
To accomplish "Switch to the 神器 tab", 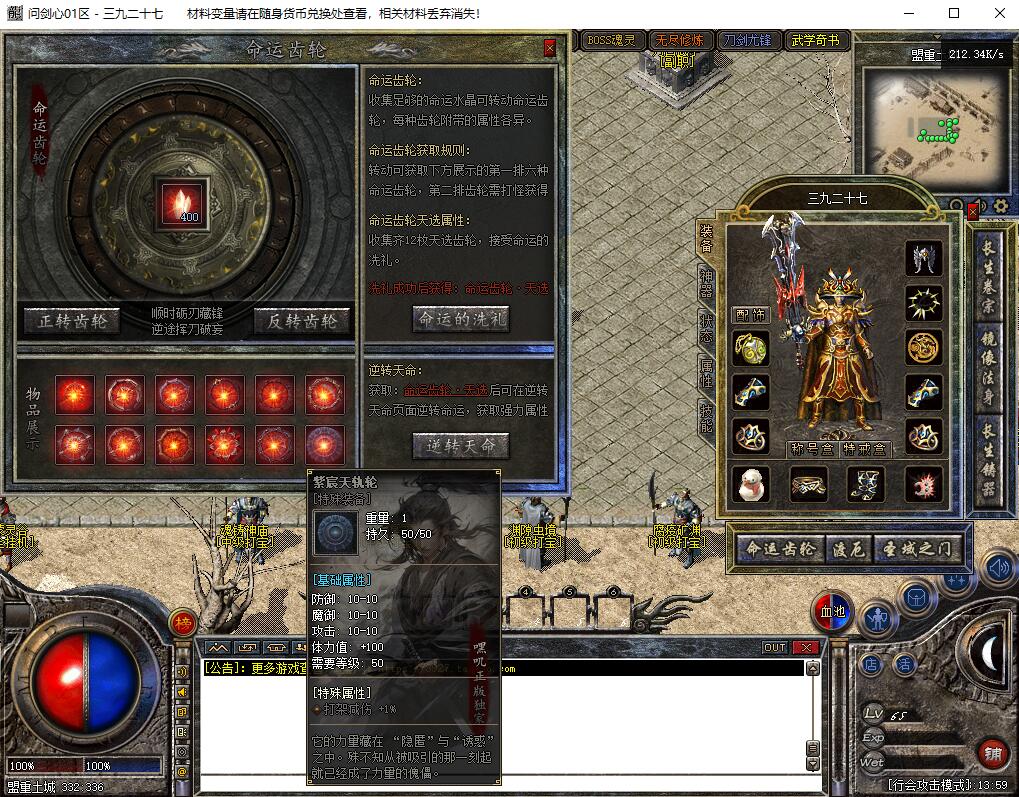I will (x=707, y=285).
